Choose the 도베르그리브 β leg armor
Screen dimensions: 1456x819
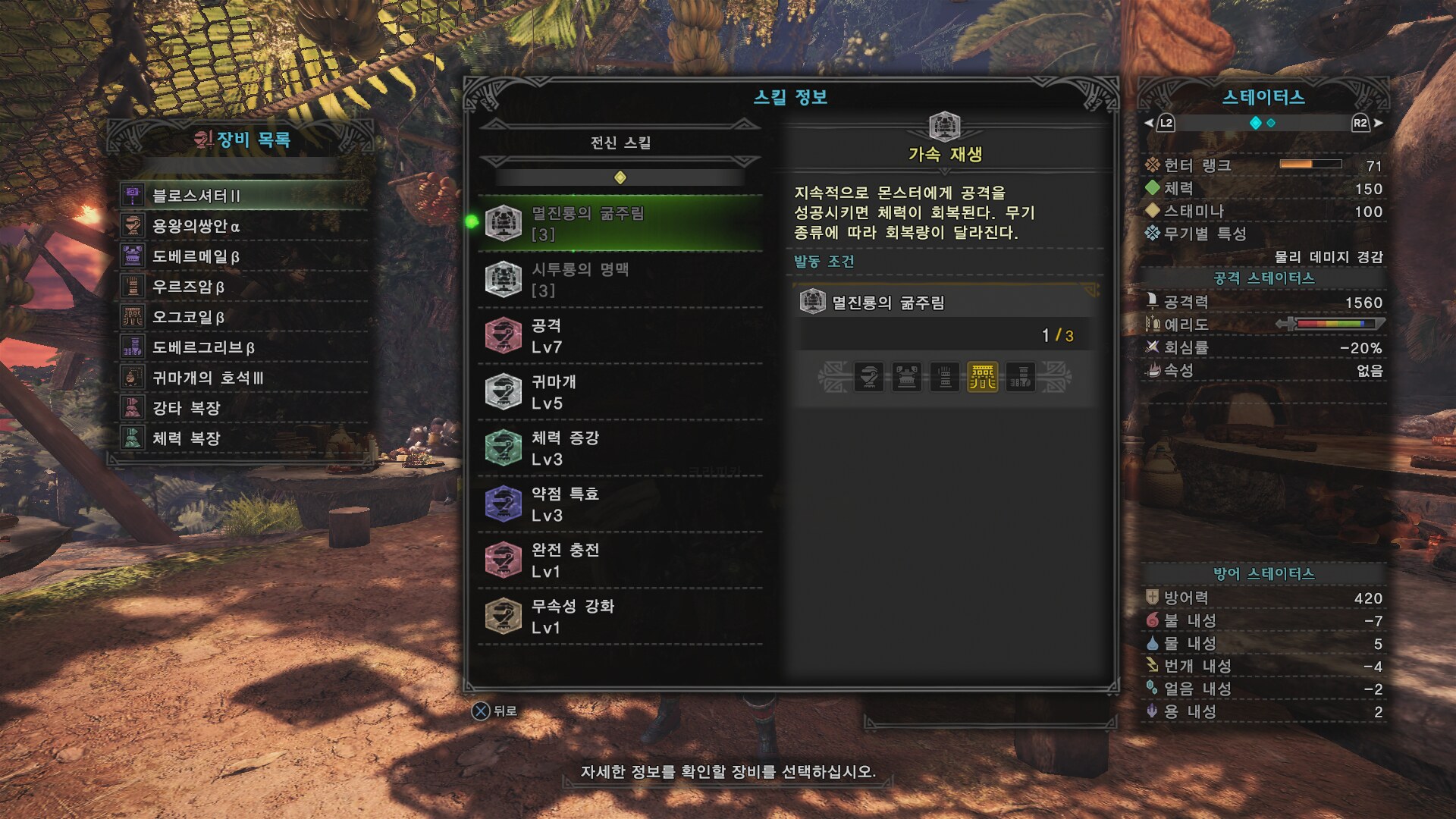(243, 347)
